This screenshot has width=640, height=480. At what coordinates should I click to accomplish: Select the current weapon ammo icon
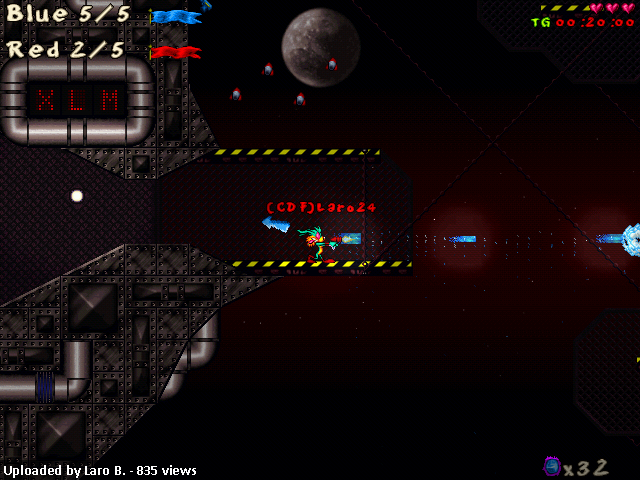pyautogui.click(x=551, y=465)
